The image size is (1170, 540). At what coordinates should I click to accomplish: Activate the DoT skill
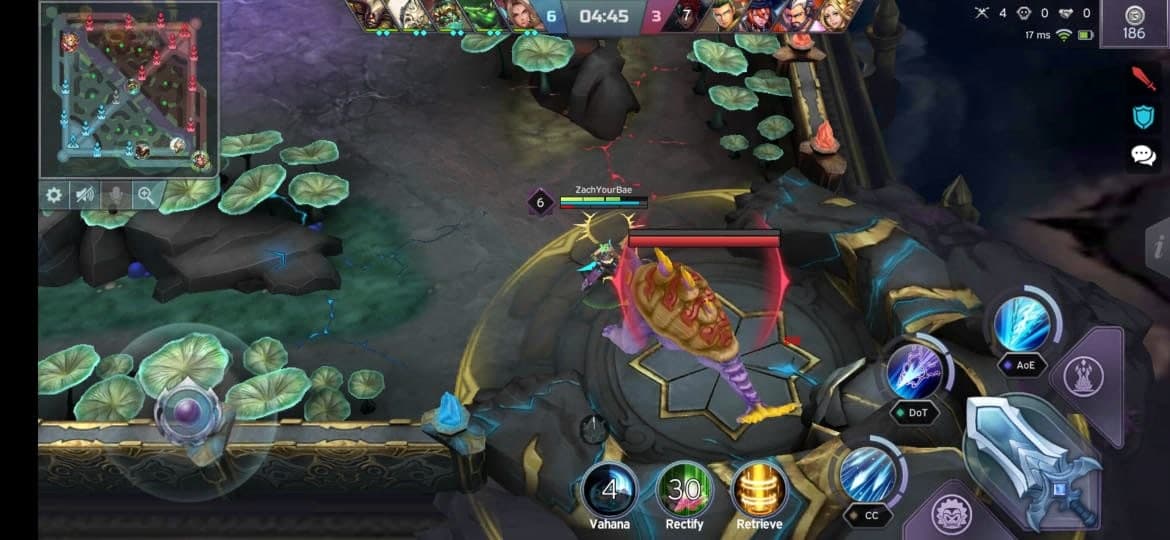tap(913, 371)
